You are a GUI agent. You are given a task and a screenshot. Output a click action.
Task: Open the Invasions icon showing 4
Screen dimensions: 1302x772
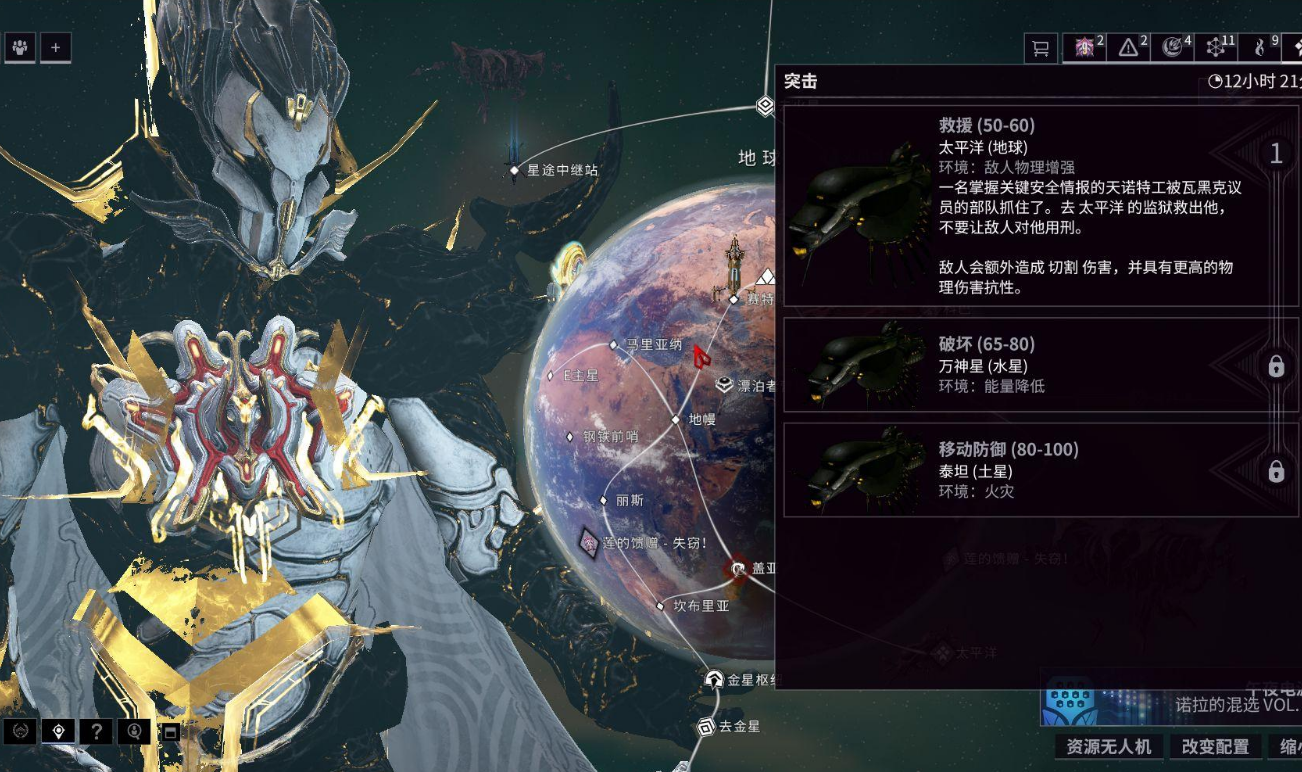[x=1172, y=47]
